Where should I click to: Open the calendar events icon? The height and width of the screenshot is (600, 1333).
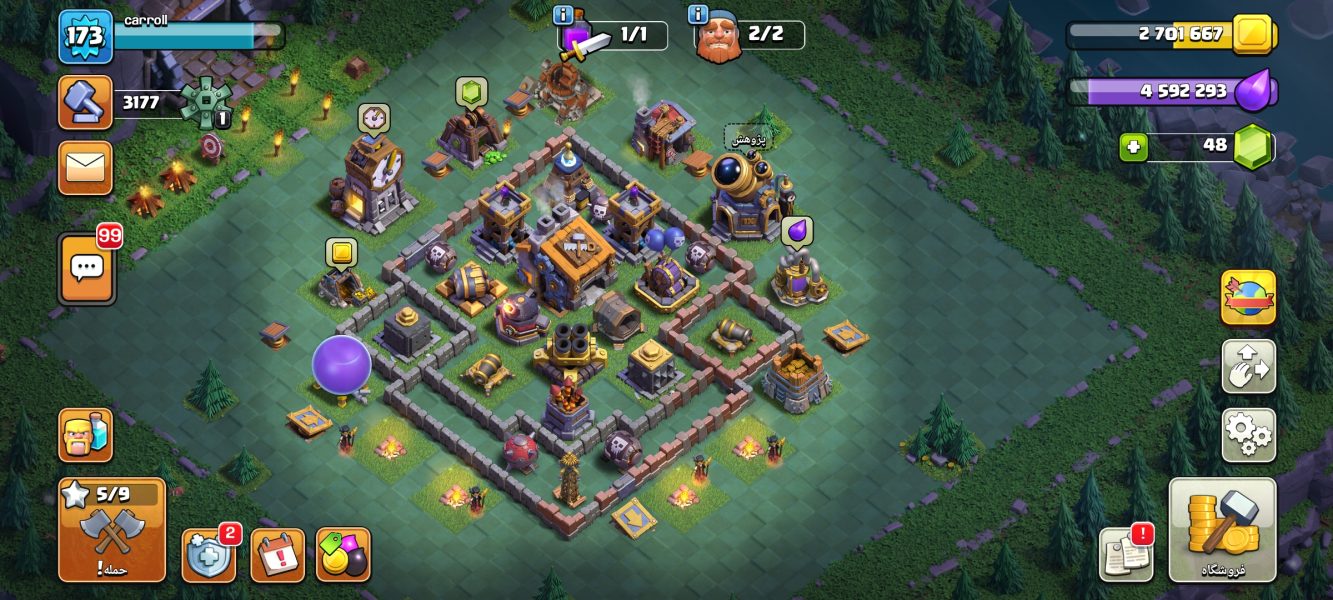coord(277,555)
